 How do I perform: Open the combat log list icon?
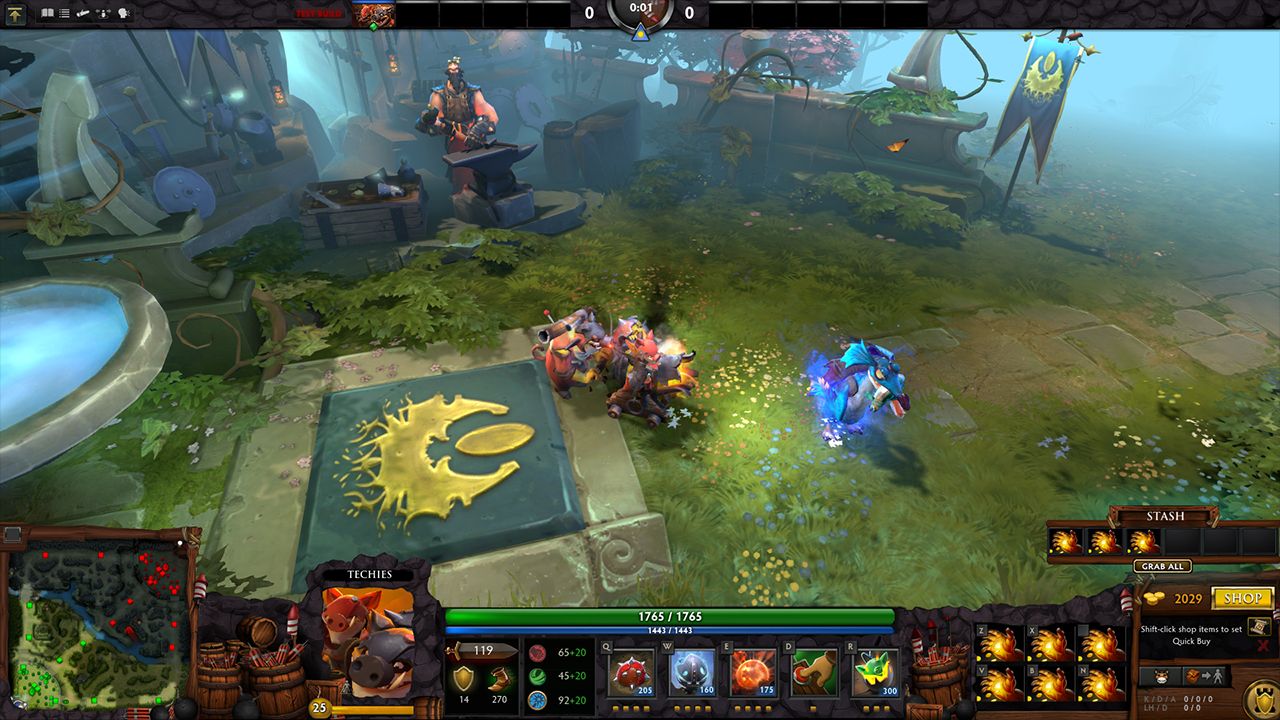click(64, 13)
